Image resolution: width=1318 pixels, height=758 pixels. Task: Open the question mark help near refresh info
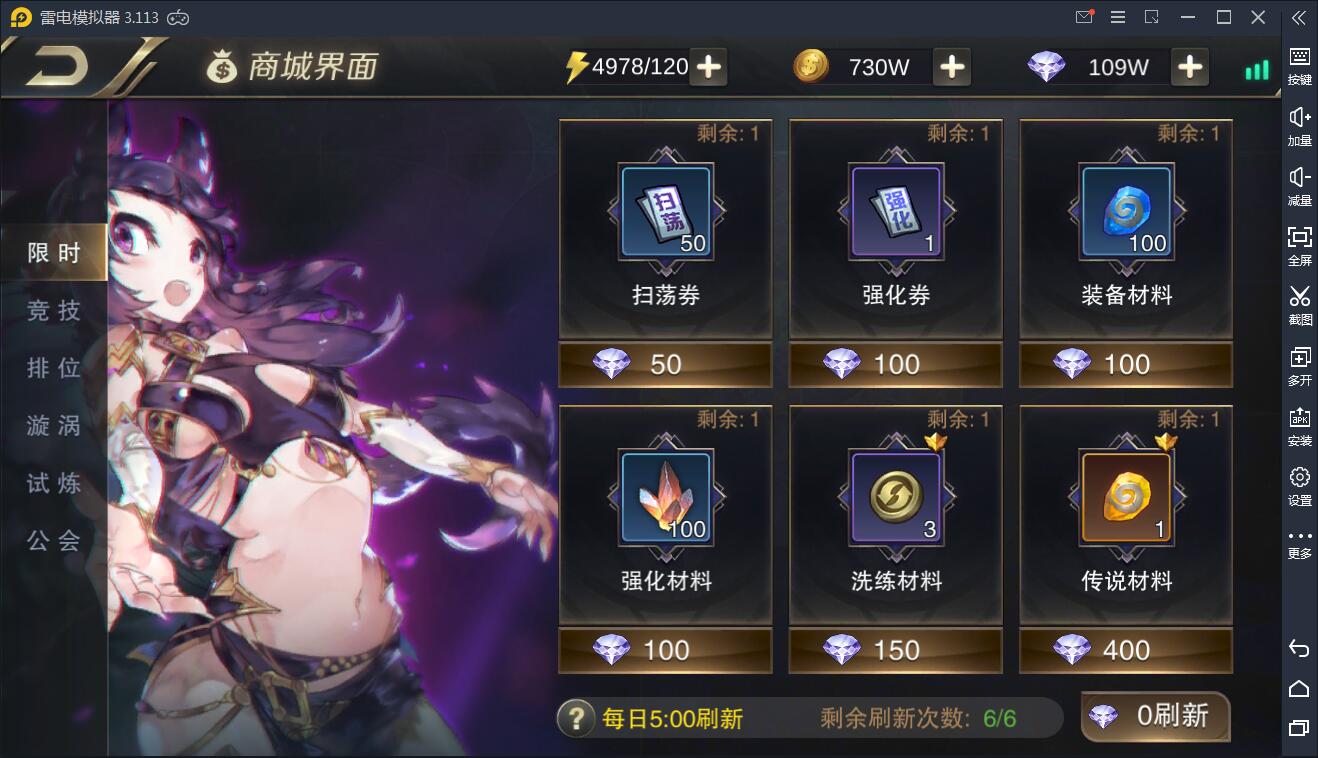pos(576,717)
